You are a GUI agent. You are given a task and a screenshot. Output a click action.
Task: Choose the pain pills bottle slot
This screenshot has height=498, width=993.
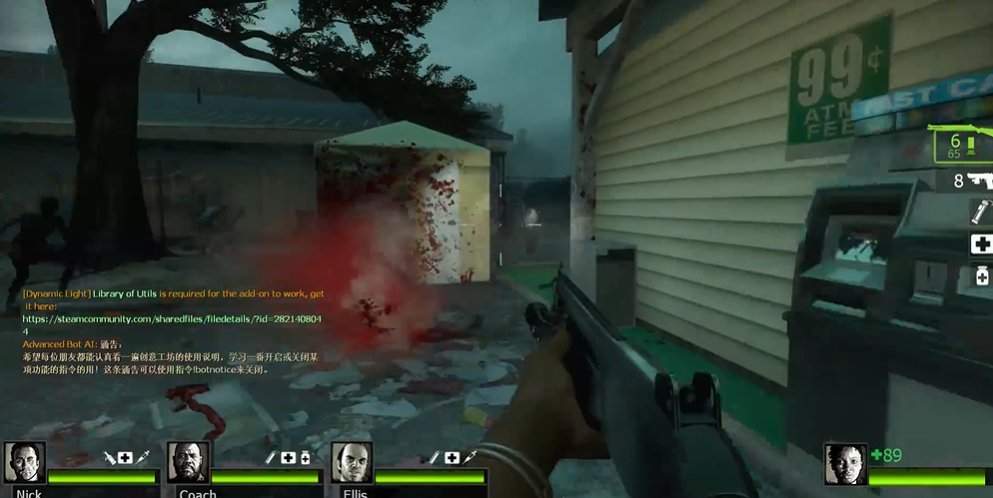click(x=981, y=276)
